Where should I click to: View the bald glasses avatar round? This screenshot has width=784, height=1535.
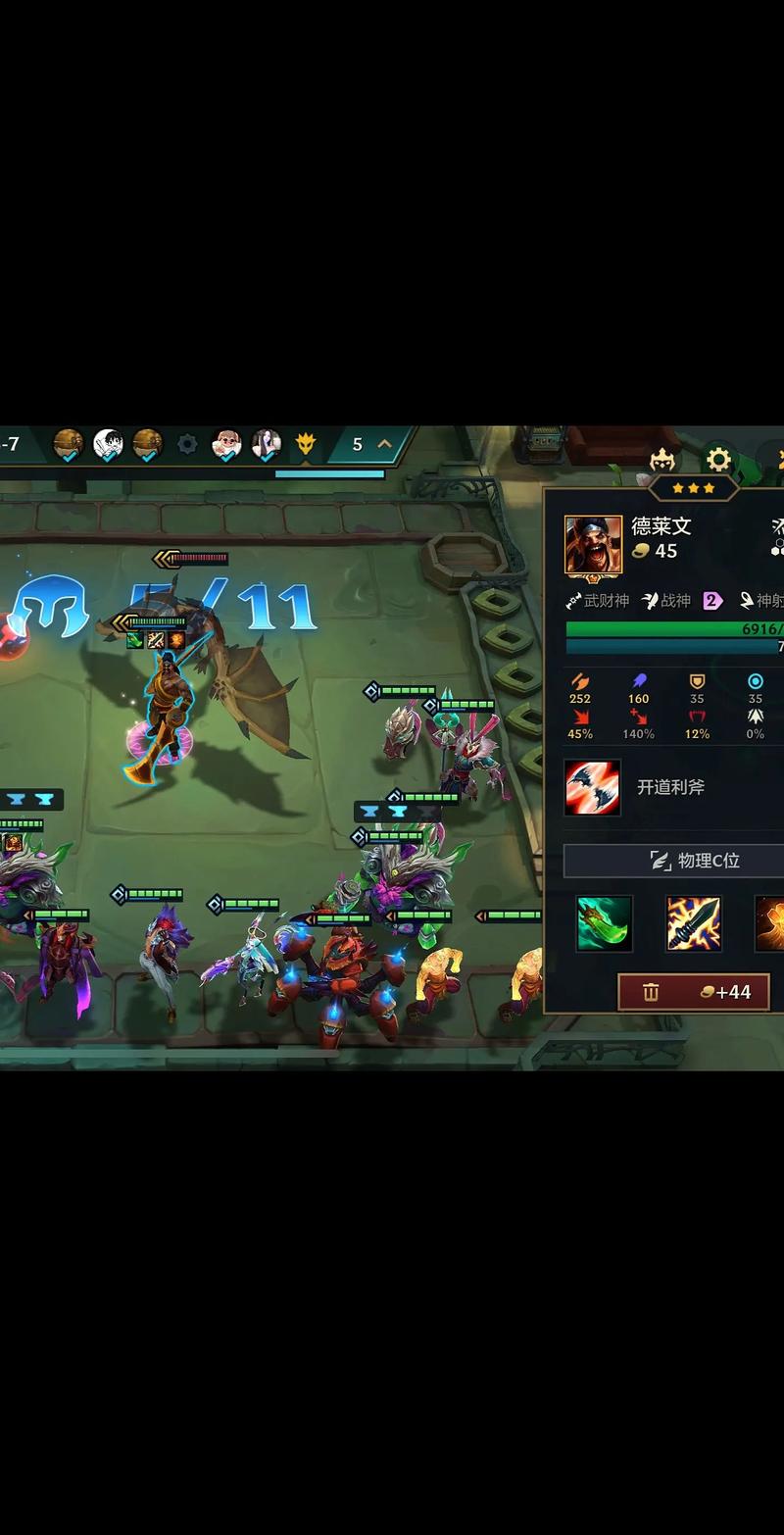pos(227,445)
